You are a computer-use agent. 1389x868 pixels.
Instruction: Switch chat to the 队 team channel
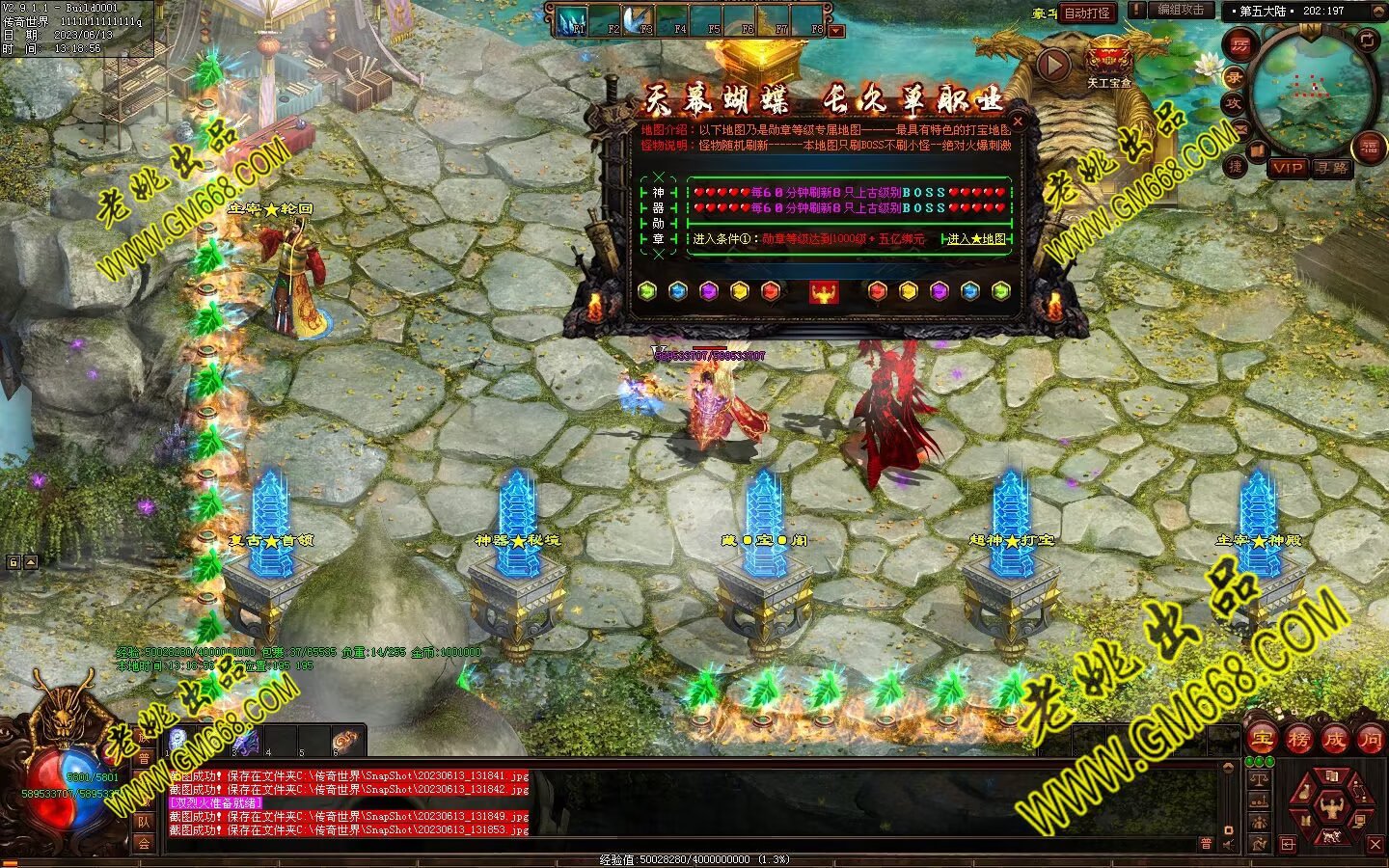coord(144,822)
